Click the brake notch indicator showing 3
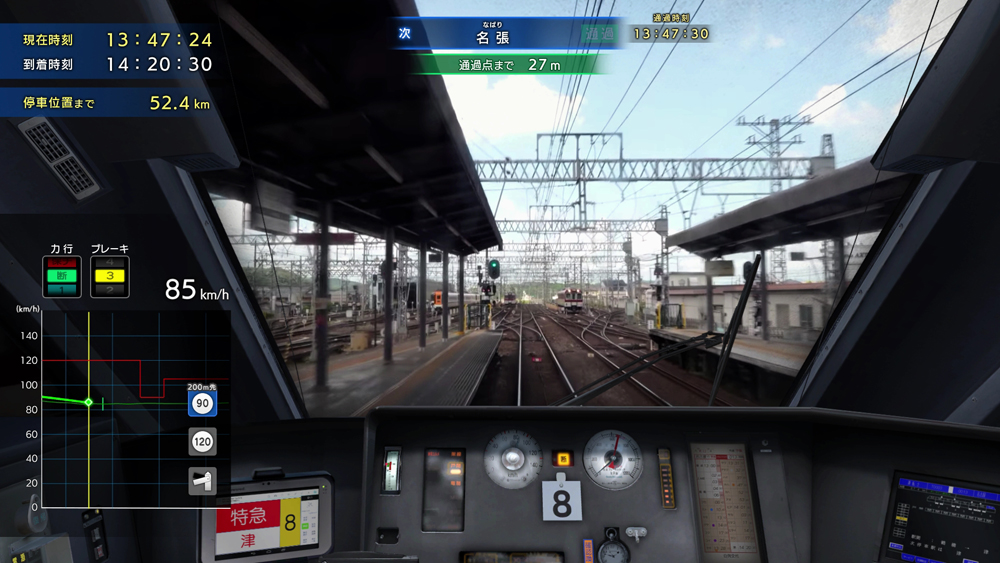The height and width of the screenshot is (563, 1000). point(109,276)
